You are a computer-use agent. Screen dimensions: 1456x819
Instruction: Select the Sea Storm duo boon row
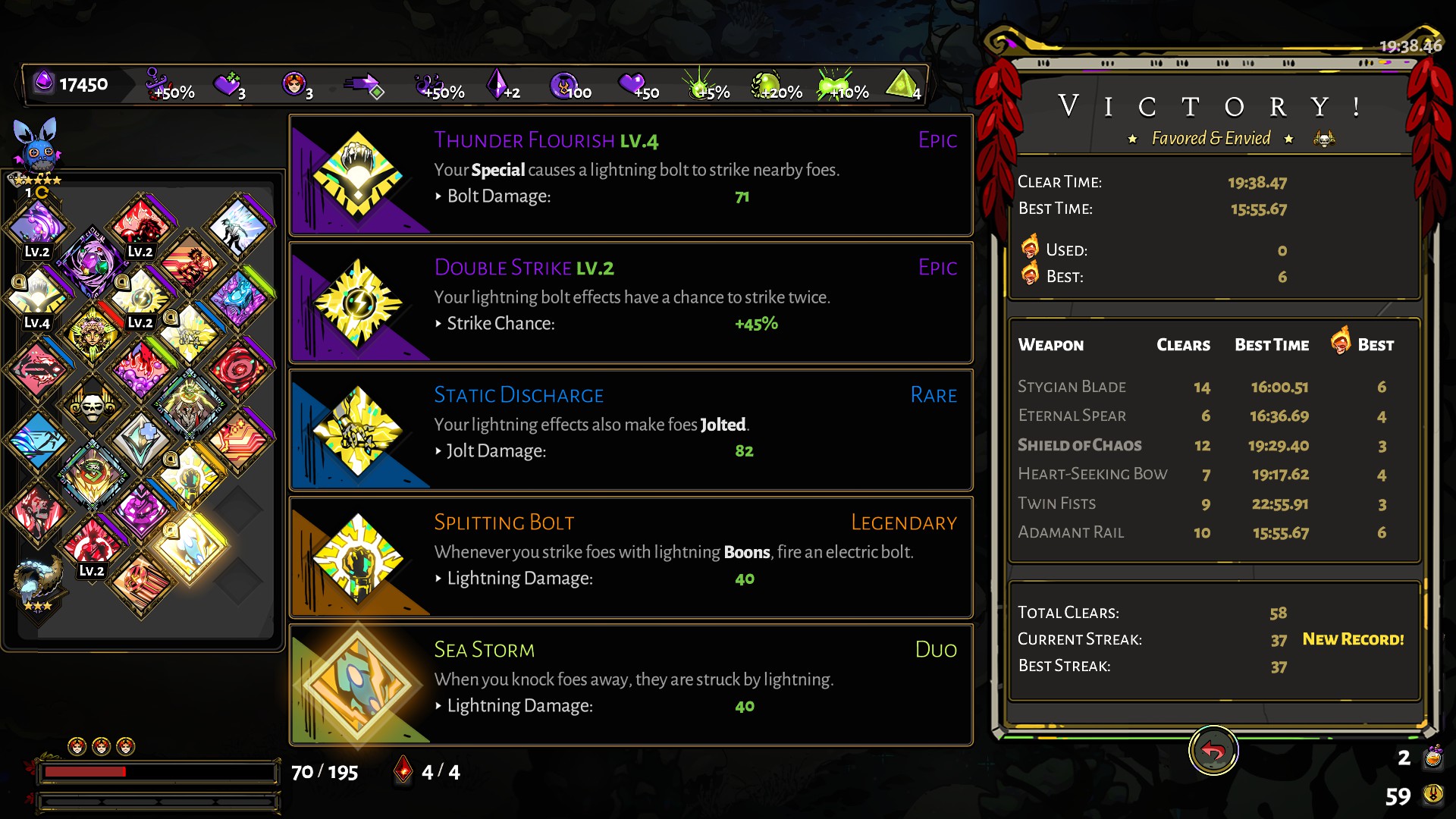631,685
